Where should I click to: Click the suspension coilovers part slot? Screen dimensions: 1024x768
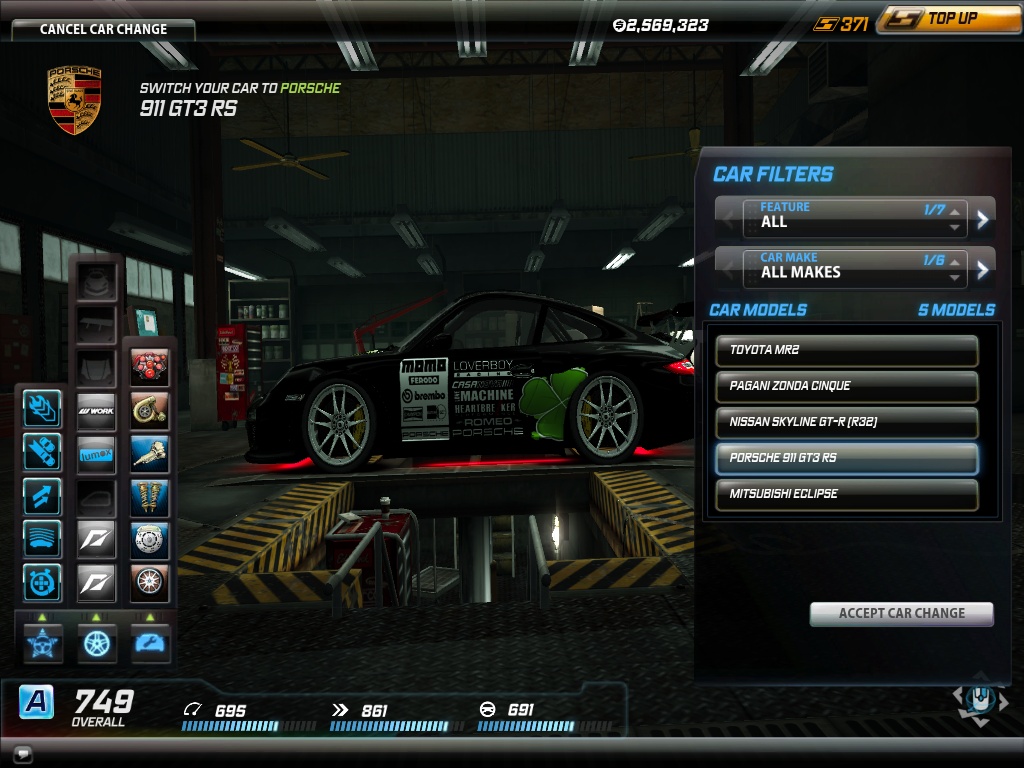tap(150, 496)
